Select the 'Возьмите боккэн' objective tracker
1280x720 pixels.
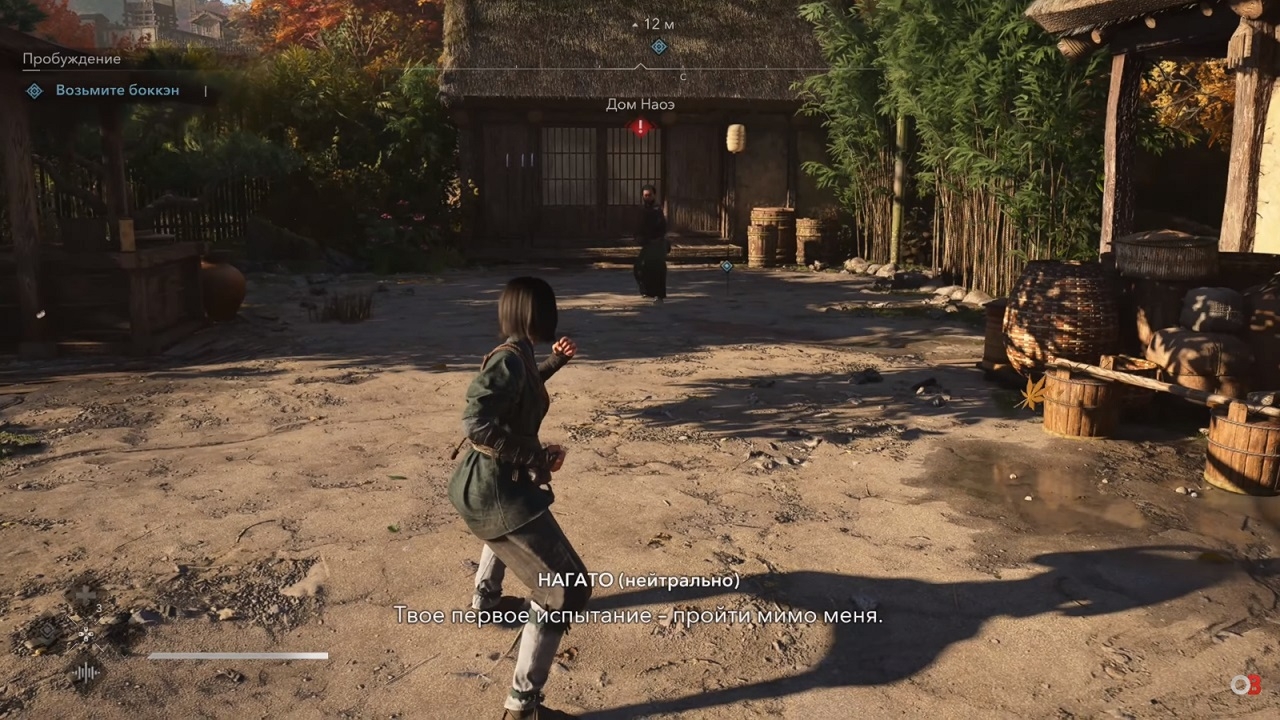[117, 91]
